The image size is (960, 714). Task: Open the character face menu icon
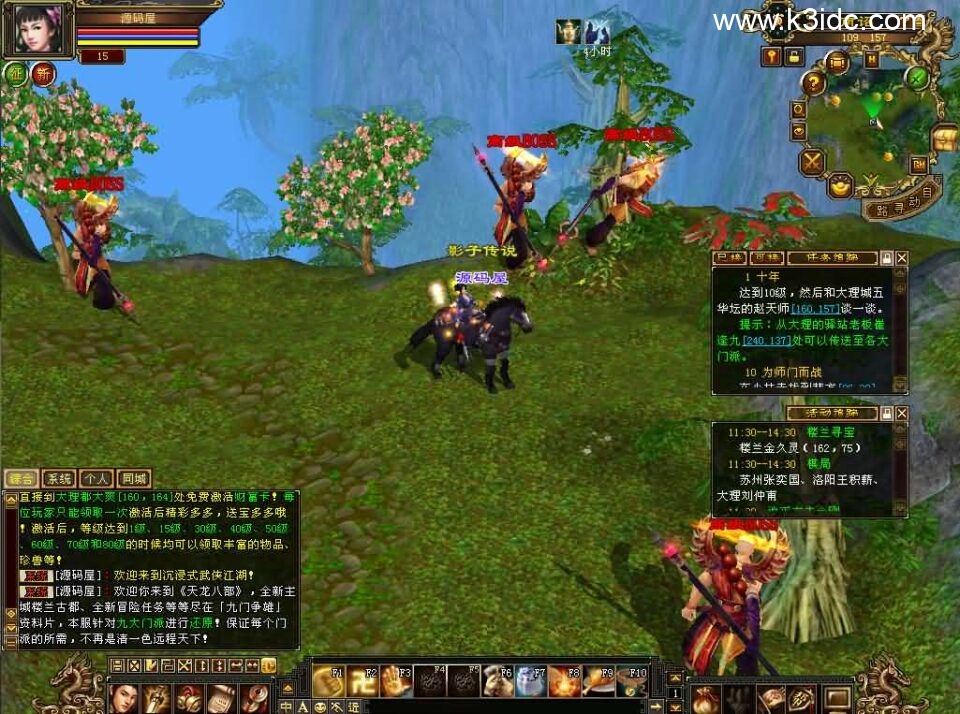(122, 697)
